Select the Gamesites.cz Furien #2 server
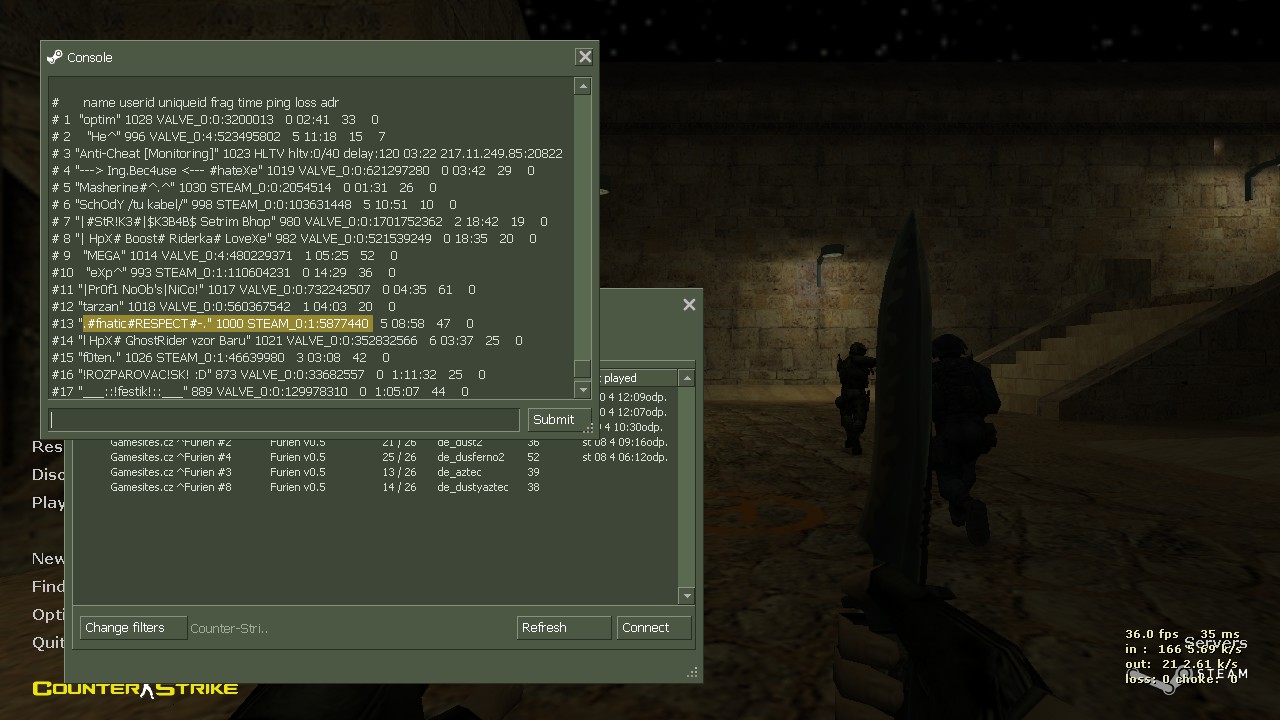Viewport: 1280px width, 720px height. point(171,442)
